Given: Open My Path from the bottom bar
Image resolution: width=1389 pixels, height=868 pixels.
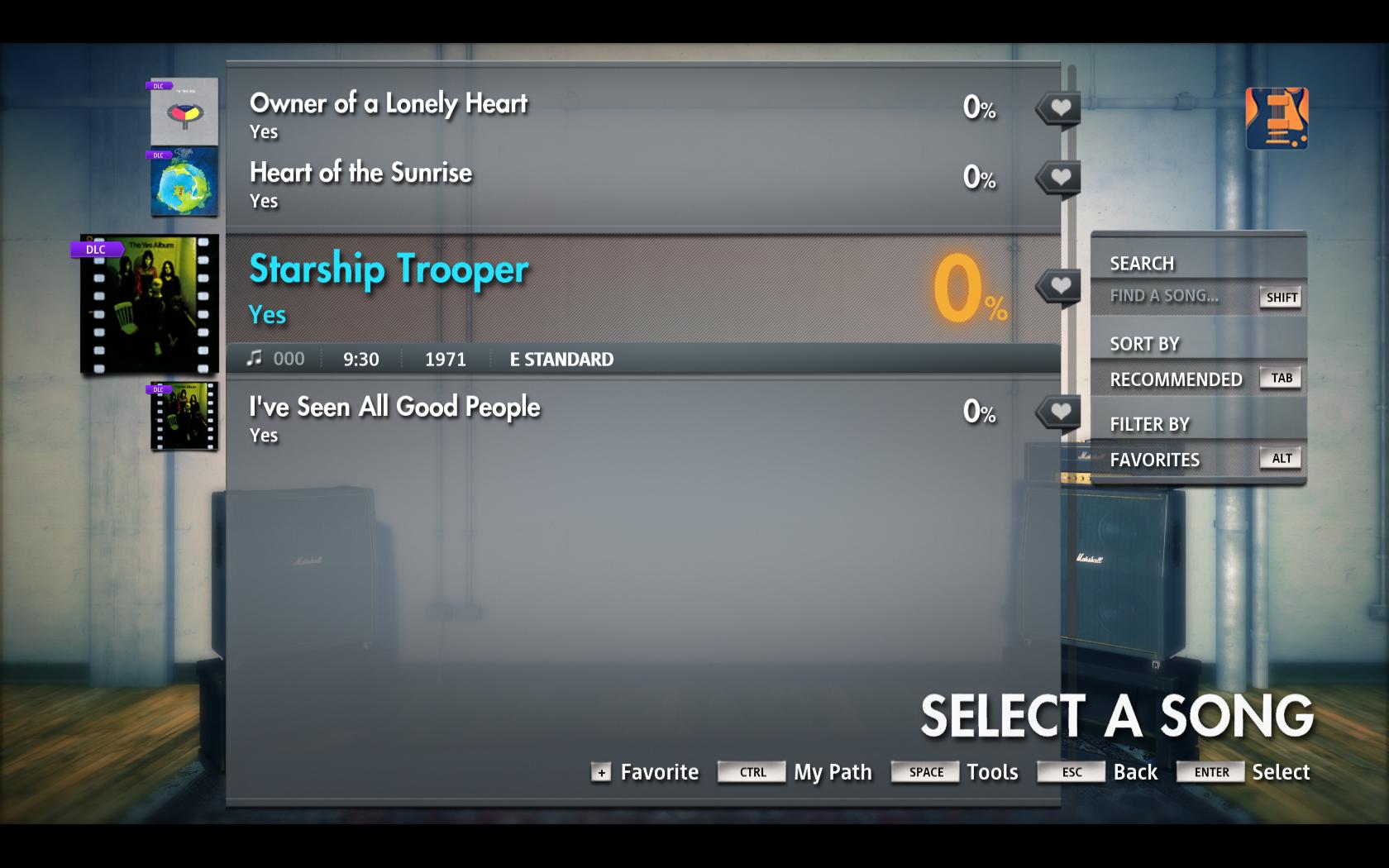Looking at the screenshot, I should coord(832,772).
